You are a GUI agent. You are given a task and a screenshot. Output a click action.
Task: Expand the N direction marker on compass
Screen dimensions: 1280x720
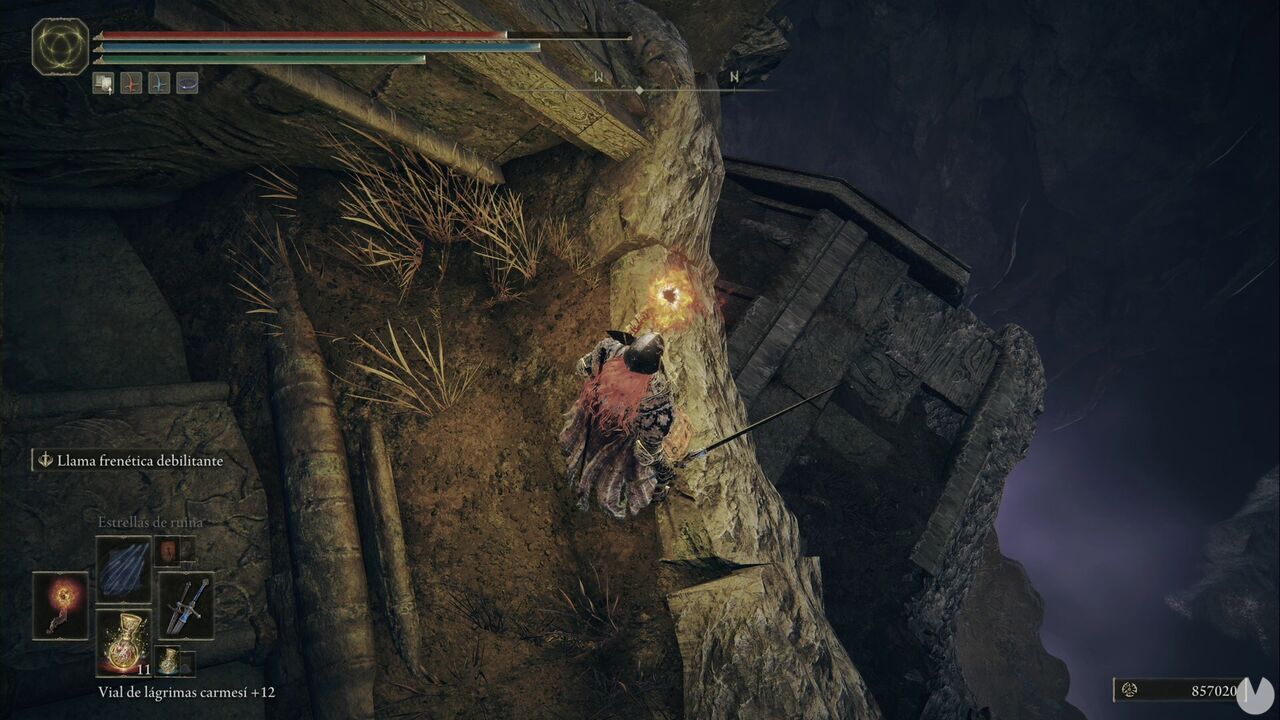[x=736, y=75]
